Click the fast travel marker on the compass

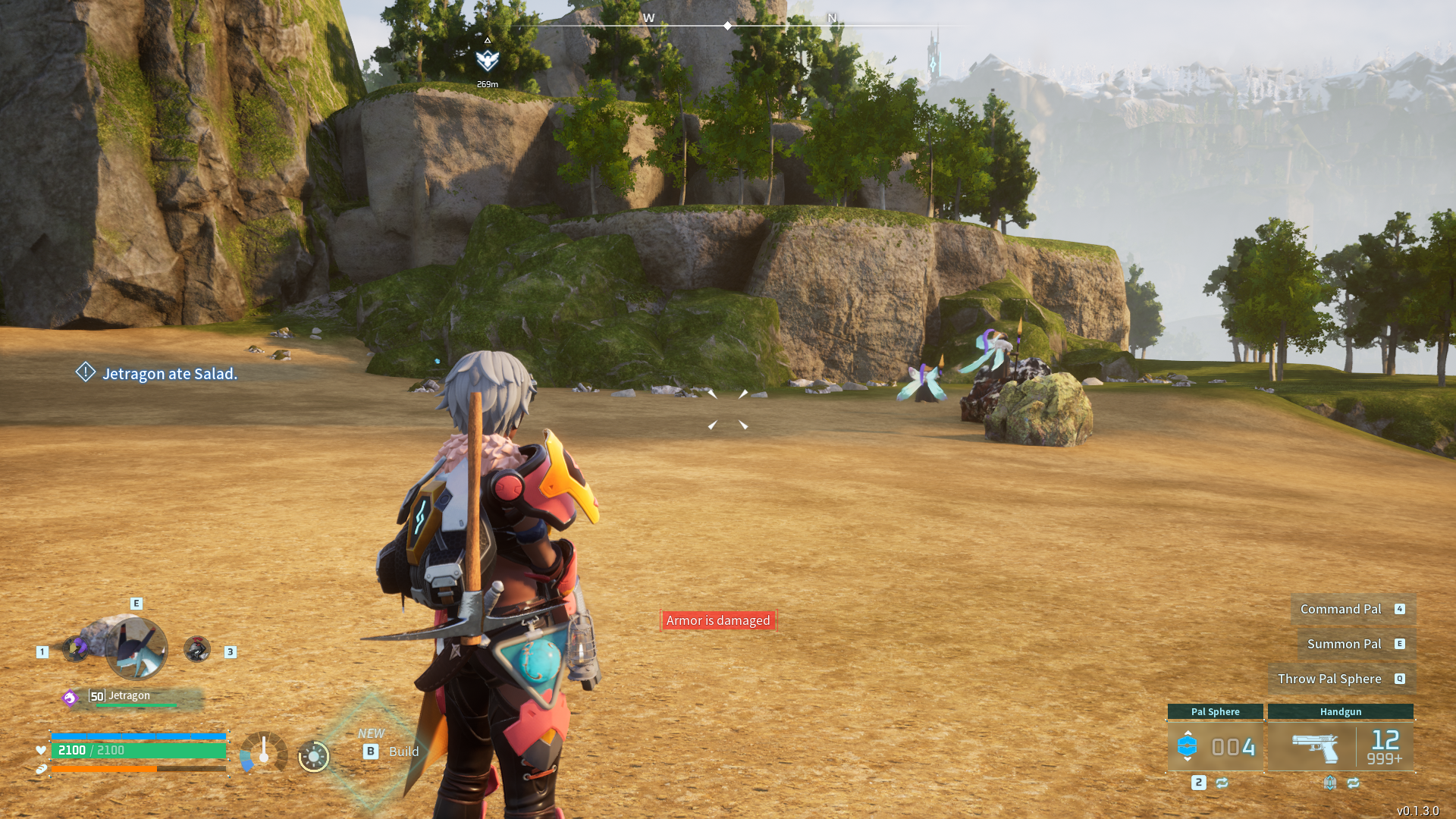487,59
